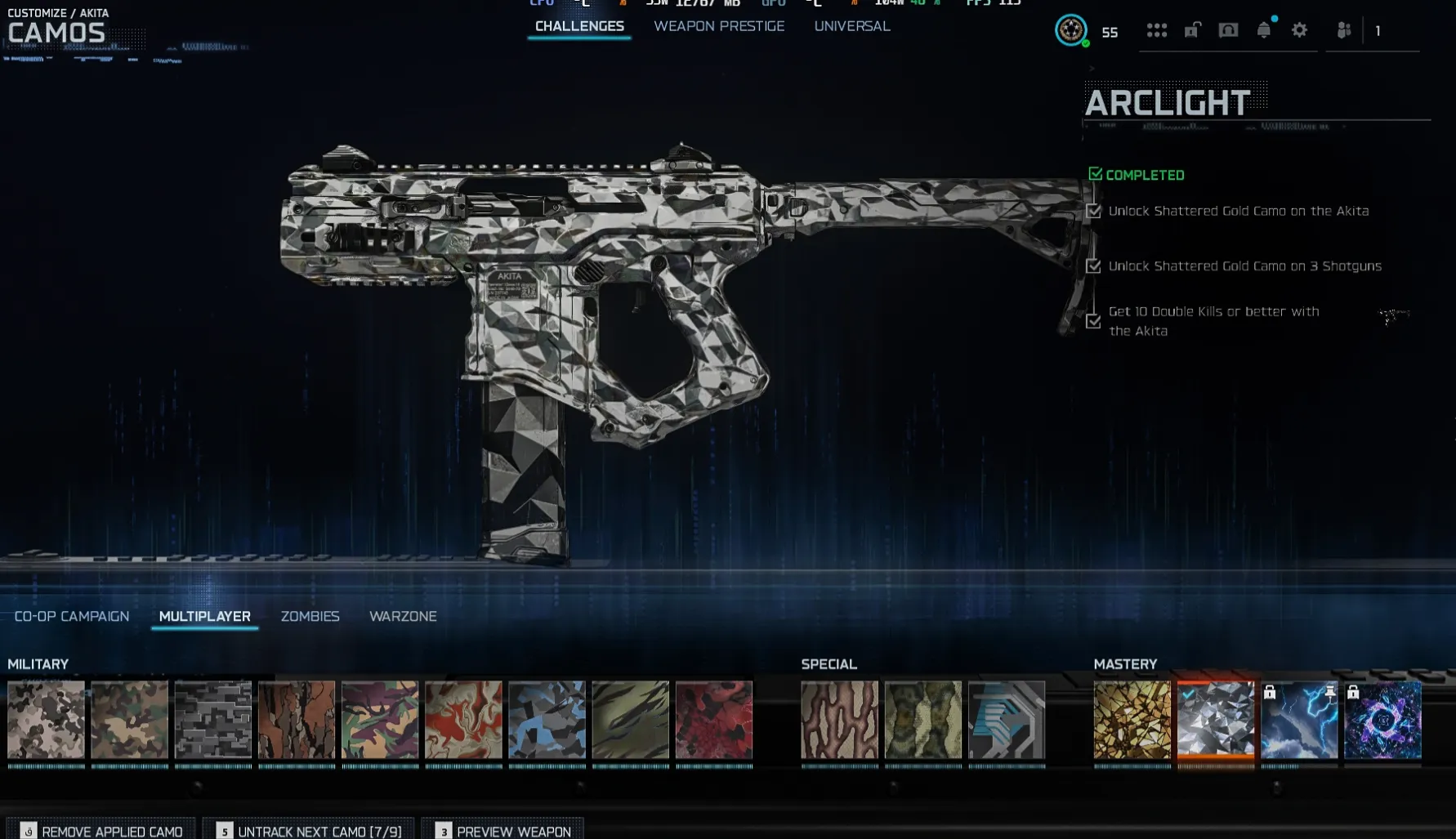Select the blue digital camo thumbnail
Viewport: 1456px width, 839px height.
(546, 721)
